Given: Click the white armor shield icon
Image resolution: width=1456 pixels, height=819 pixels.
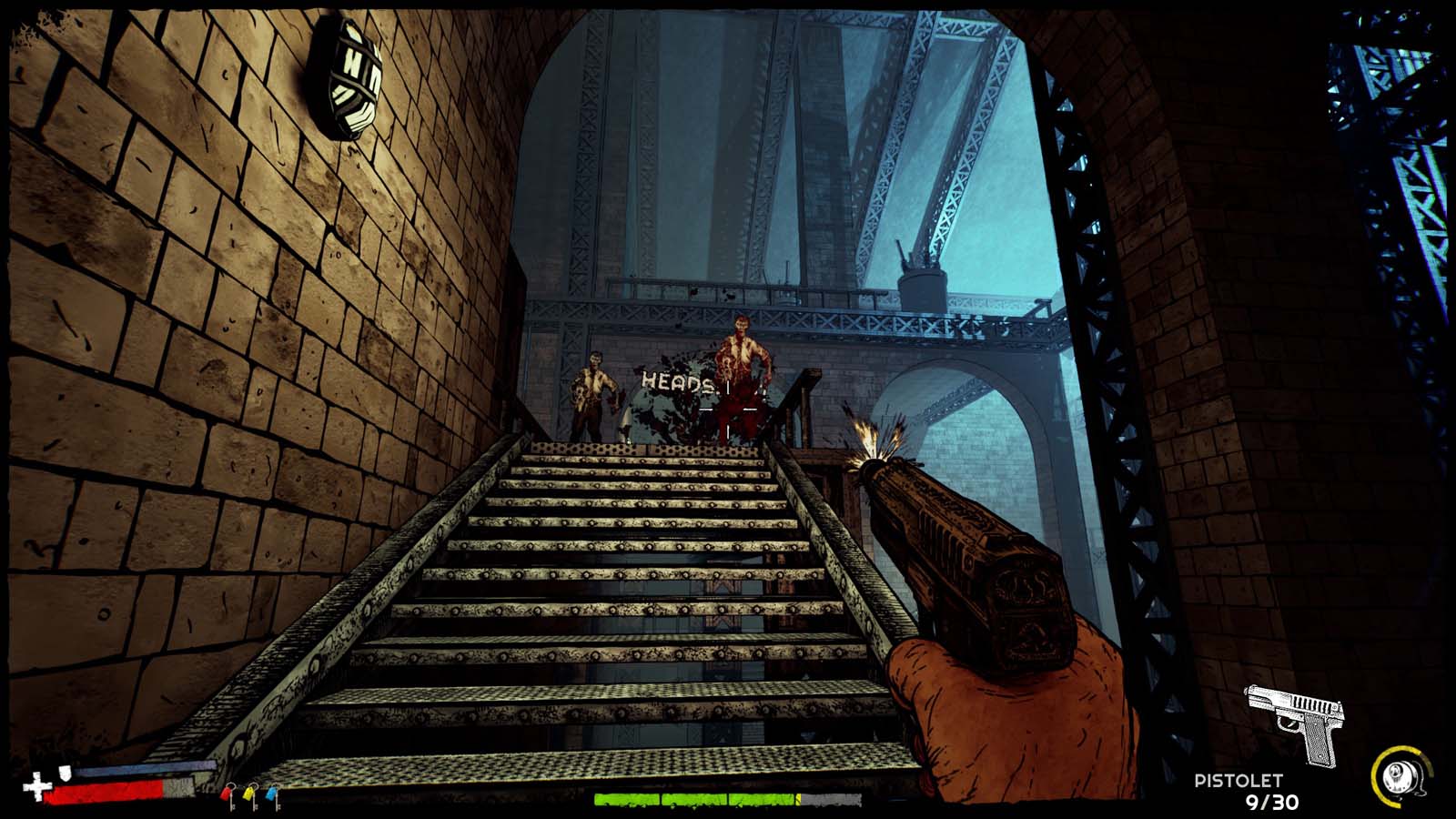Looking at the screenshot, I should [x=66, y=772].
